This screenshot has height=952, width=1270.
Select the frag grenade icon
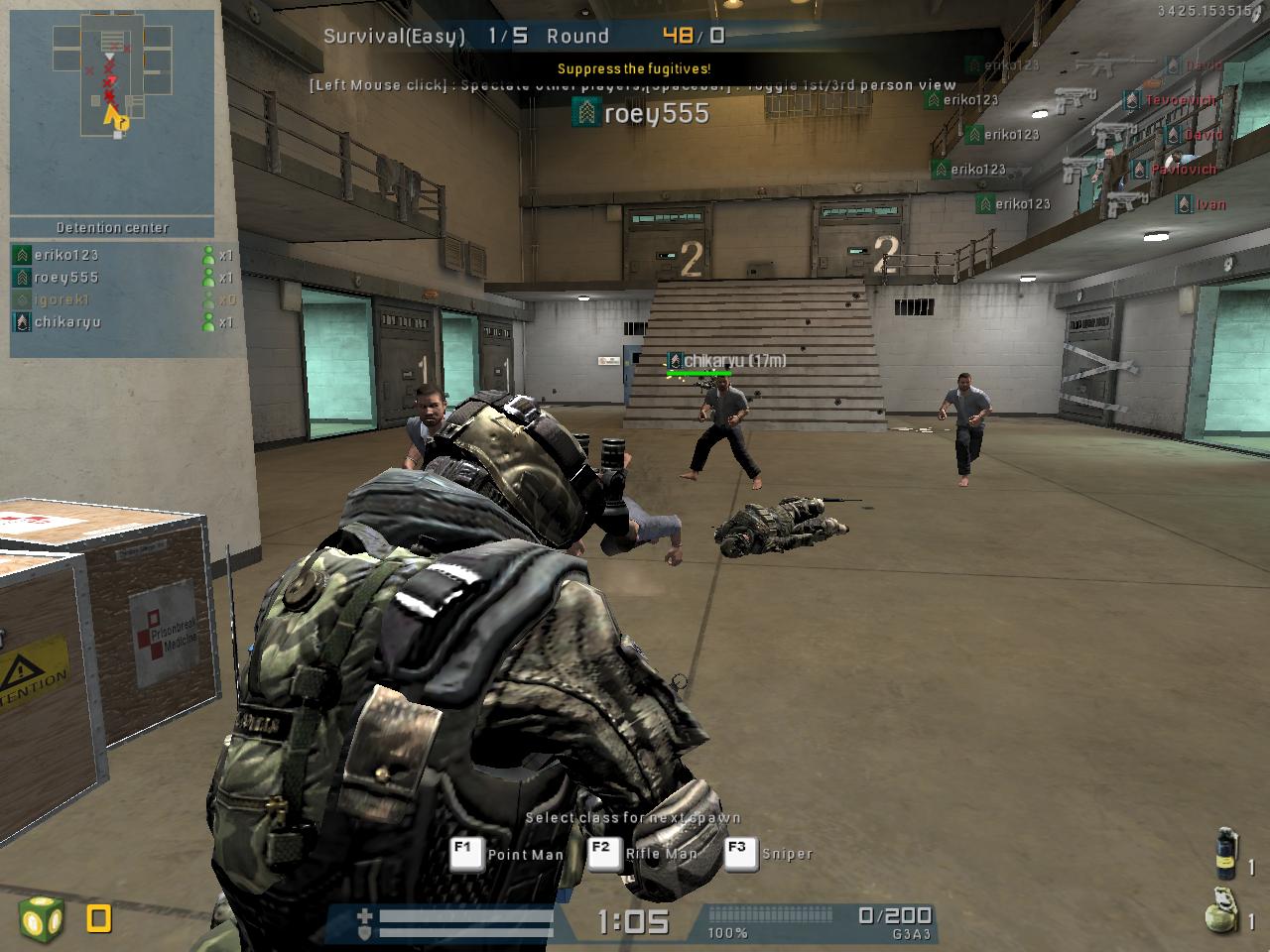[x=1221, y=912]
